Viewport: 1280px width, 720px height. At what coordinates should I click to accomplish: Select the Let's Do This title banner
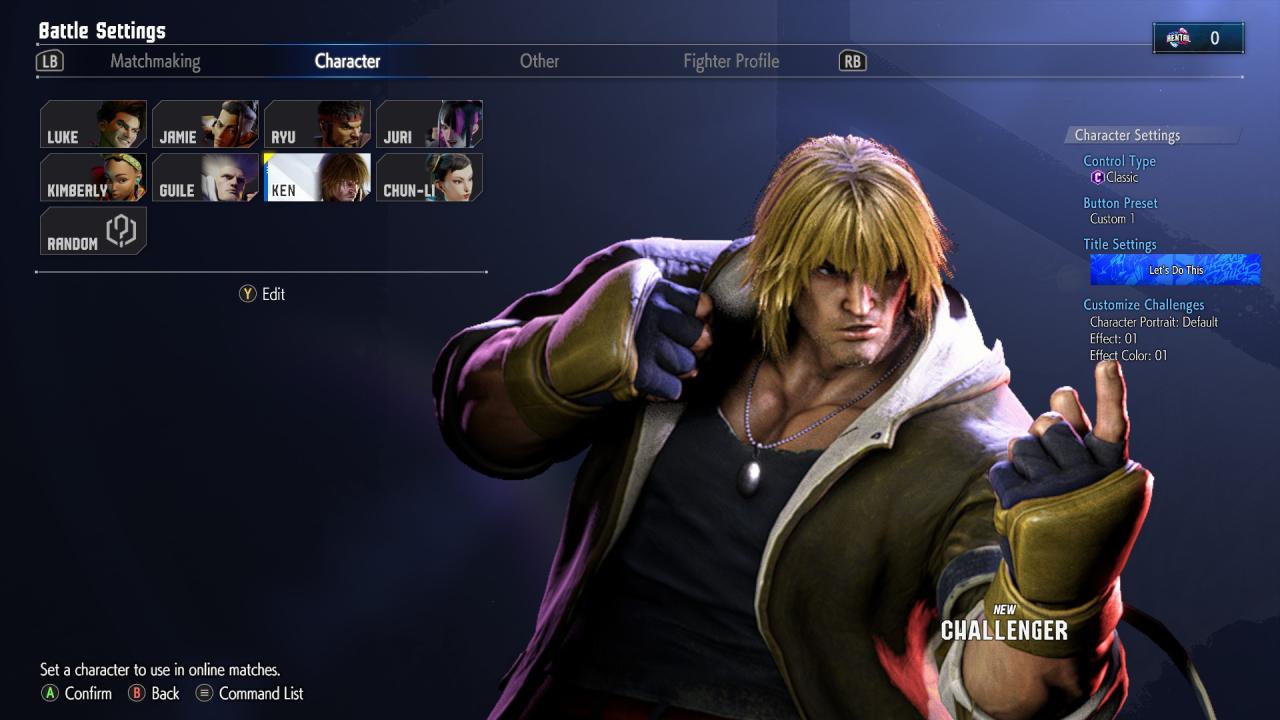tap(1175, 270)
